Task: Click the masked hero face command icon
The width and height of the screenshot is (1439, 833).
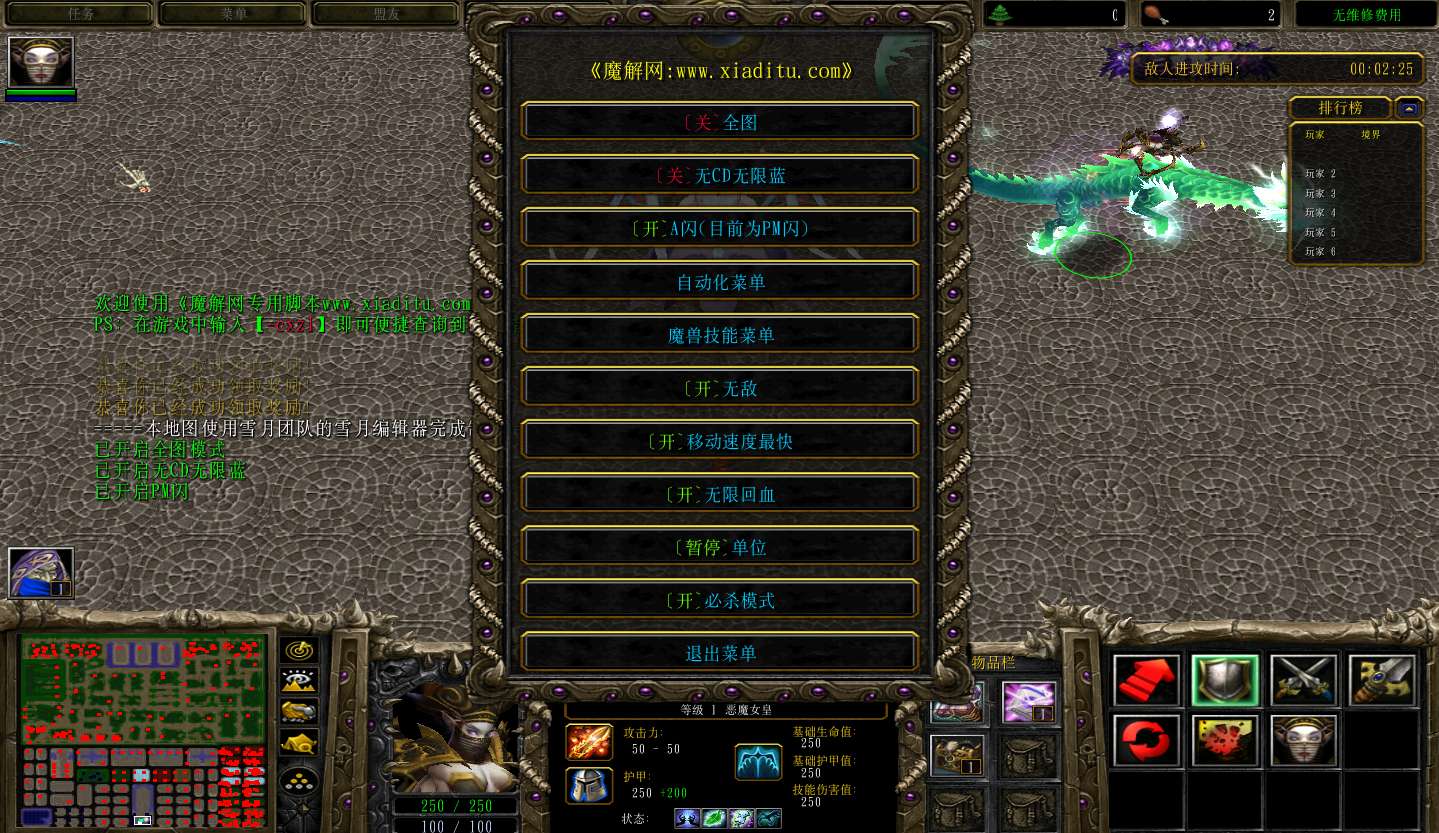Action: tap(1302, 740)
